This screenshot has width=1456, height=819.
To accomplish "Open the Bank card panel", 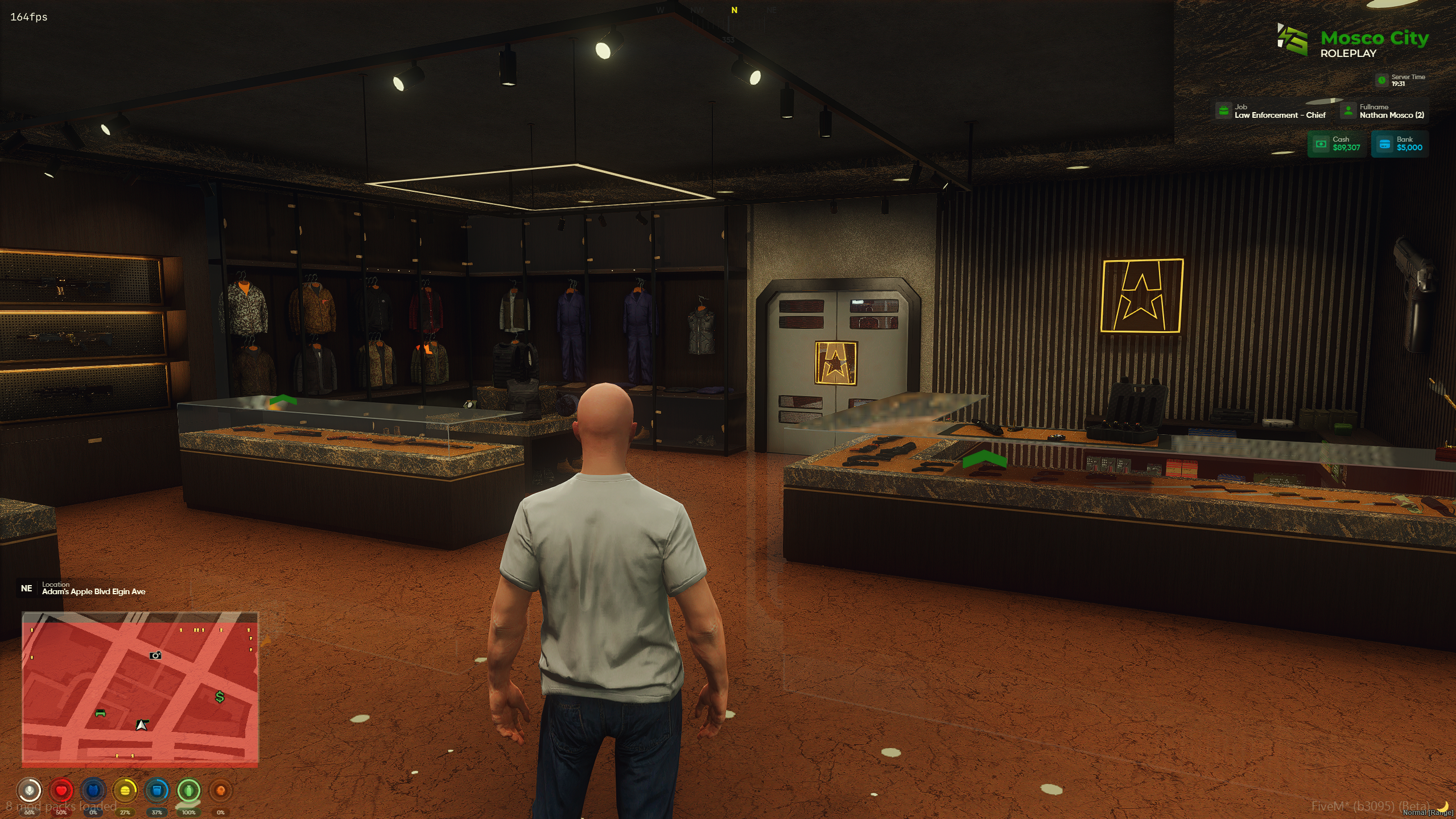I will coord(1400,143).
